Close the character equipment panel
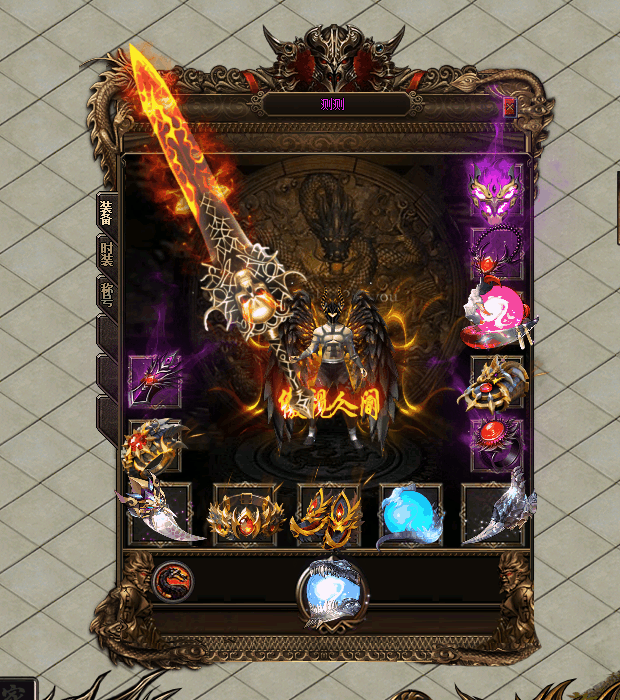Screen dimensions: 620x700 [510, 104]
